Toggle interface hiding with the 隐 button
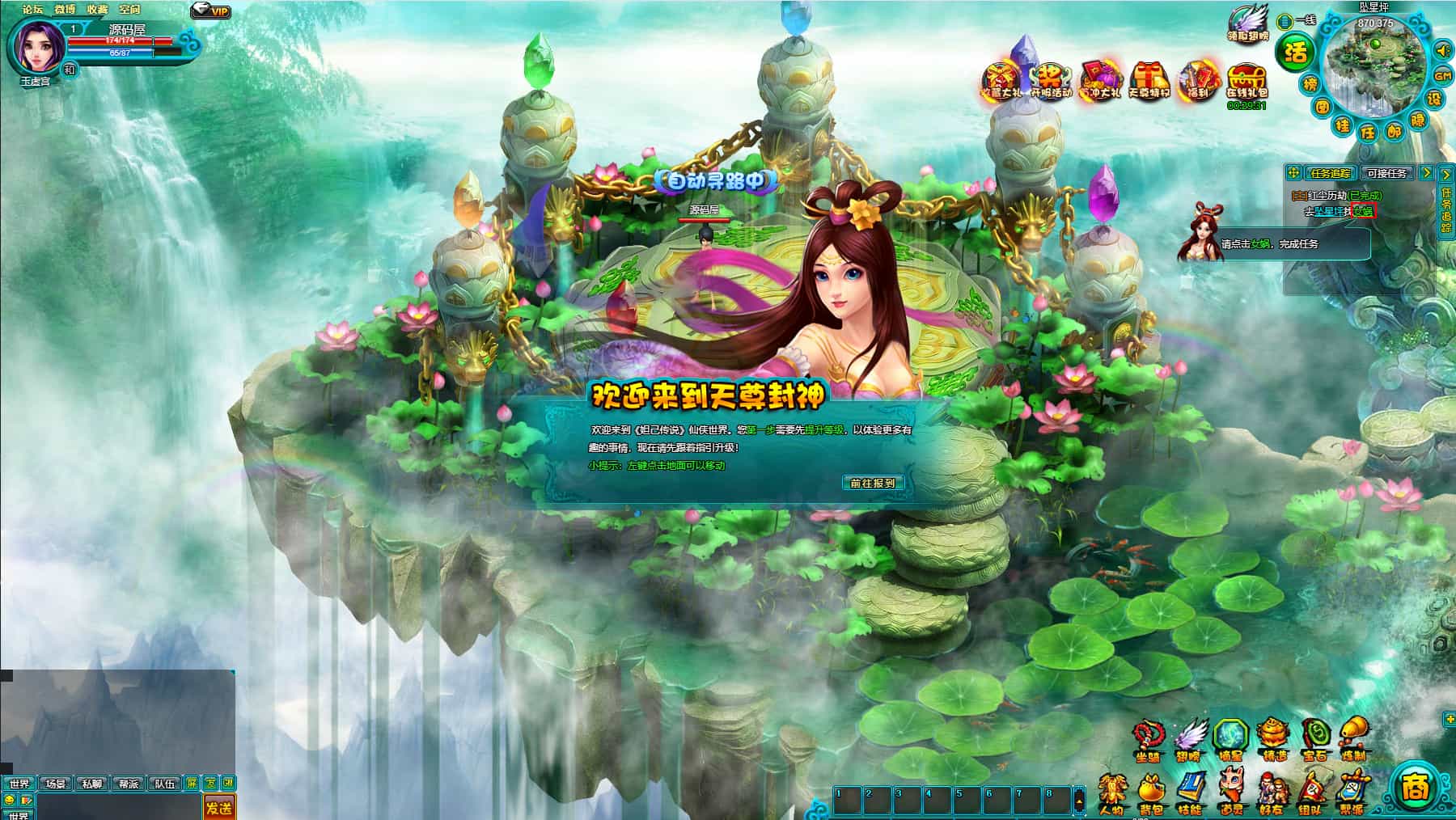 [1417, 119]
